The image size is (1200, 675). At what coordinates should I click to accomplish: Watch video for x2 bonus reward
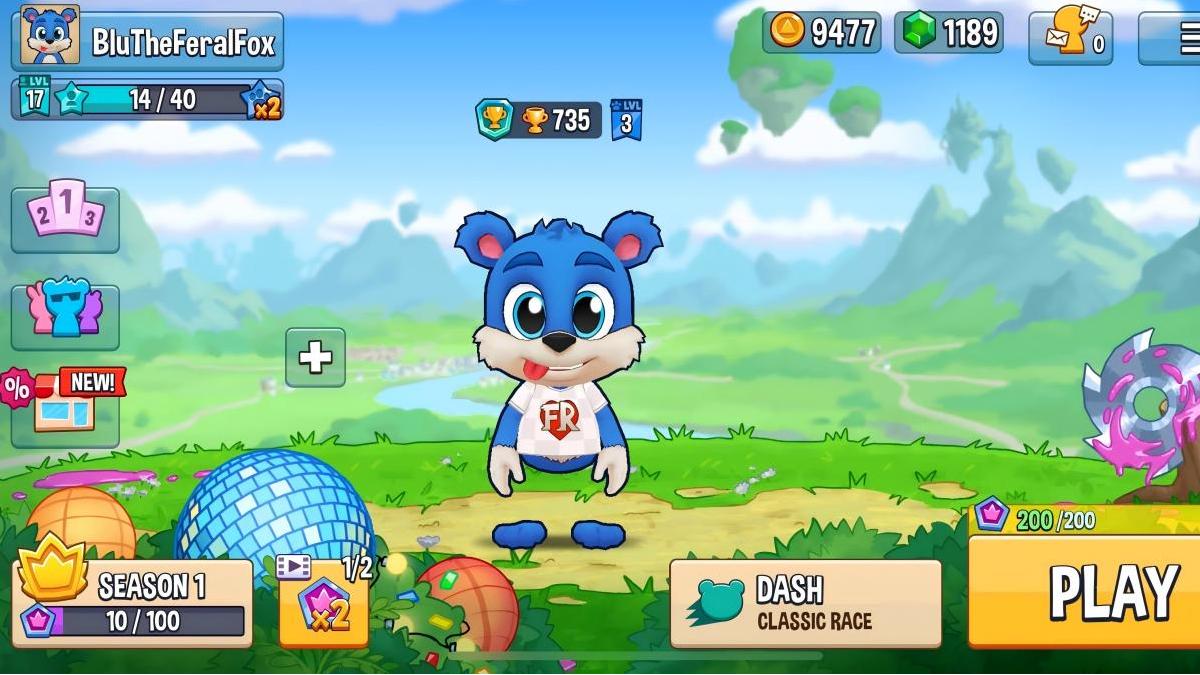point(323,603)
